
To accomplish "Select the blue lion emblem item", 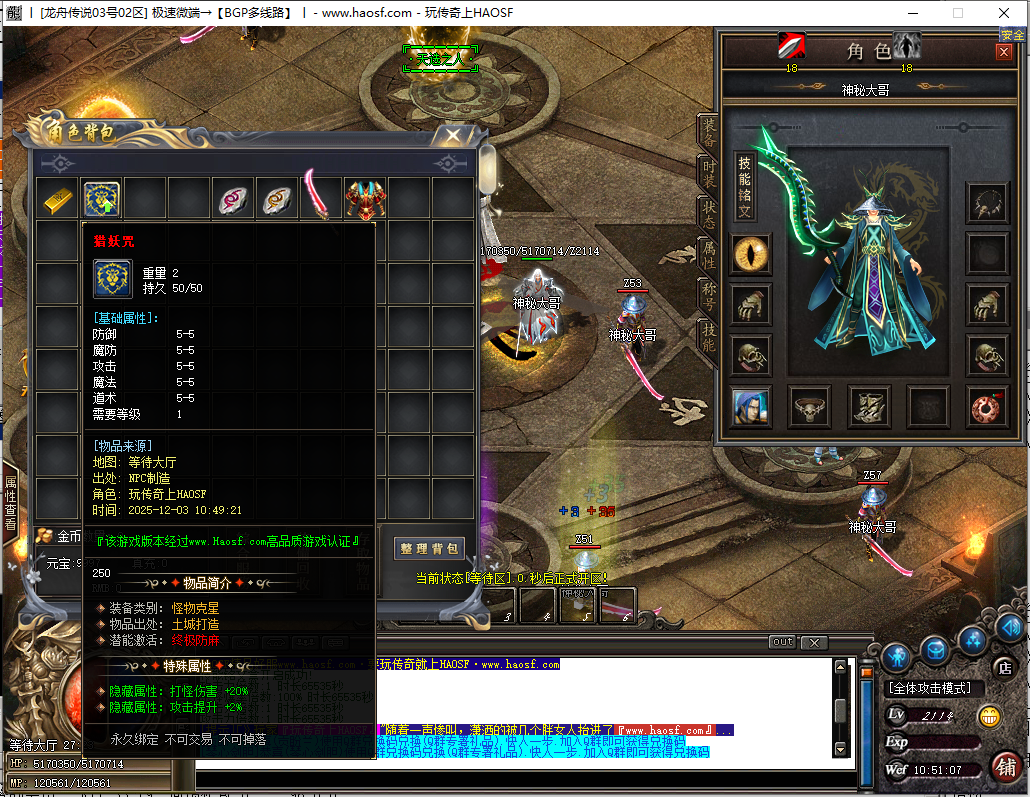I will coord(102,200).
